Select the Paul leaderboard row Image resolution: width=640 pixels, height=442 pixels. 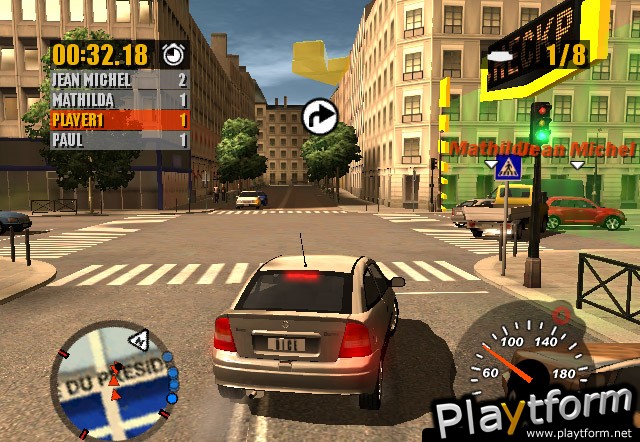pos(119,140)
